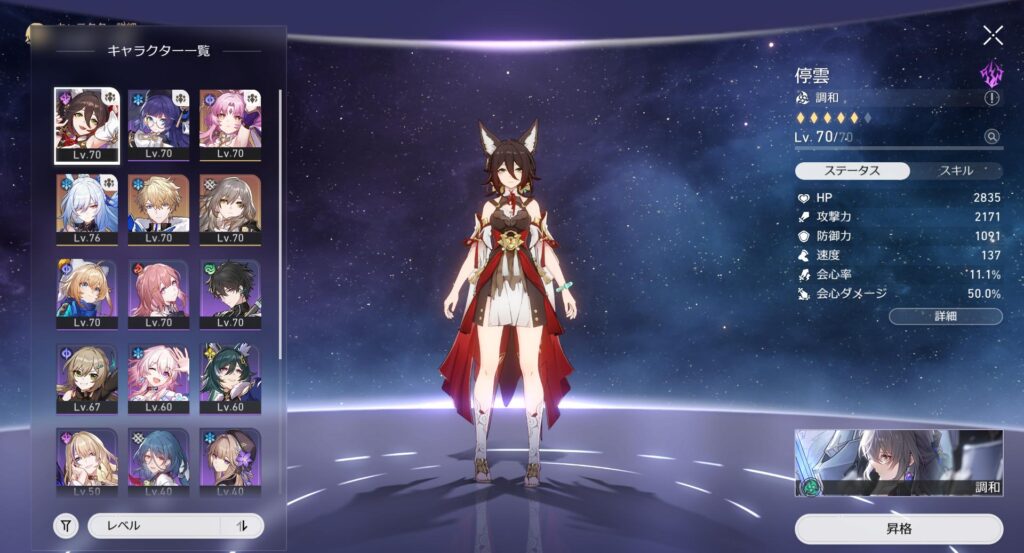
Task: Select the selected fox-eared 停雲 portrait
Action: 86,125
